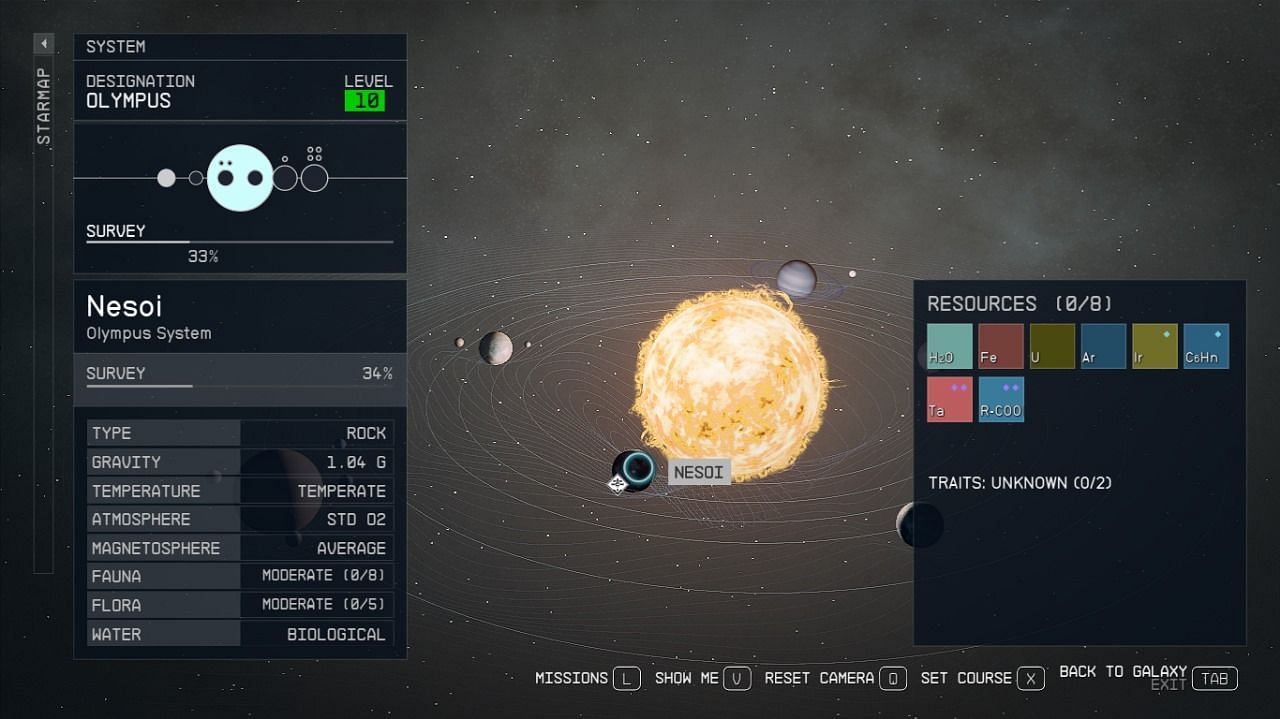Choose the Ta tantalum resource tile
The width and height of the screenshot is (1280, 719).
(x=949, y=399)
